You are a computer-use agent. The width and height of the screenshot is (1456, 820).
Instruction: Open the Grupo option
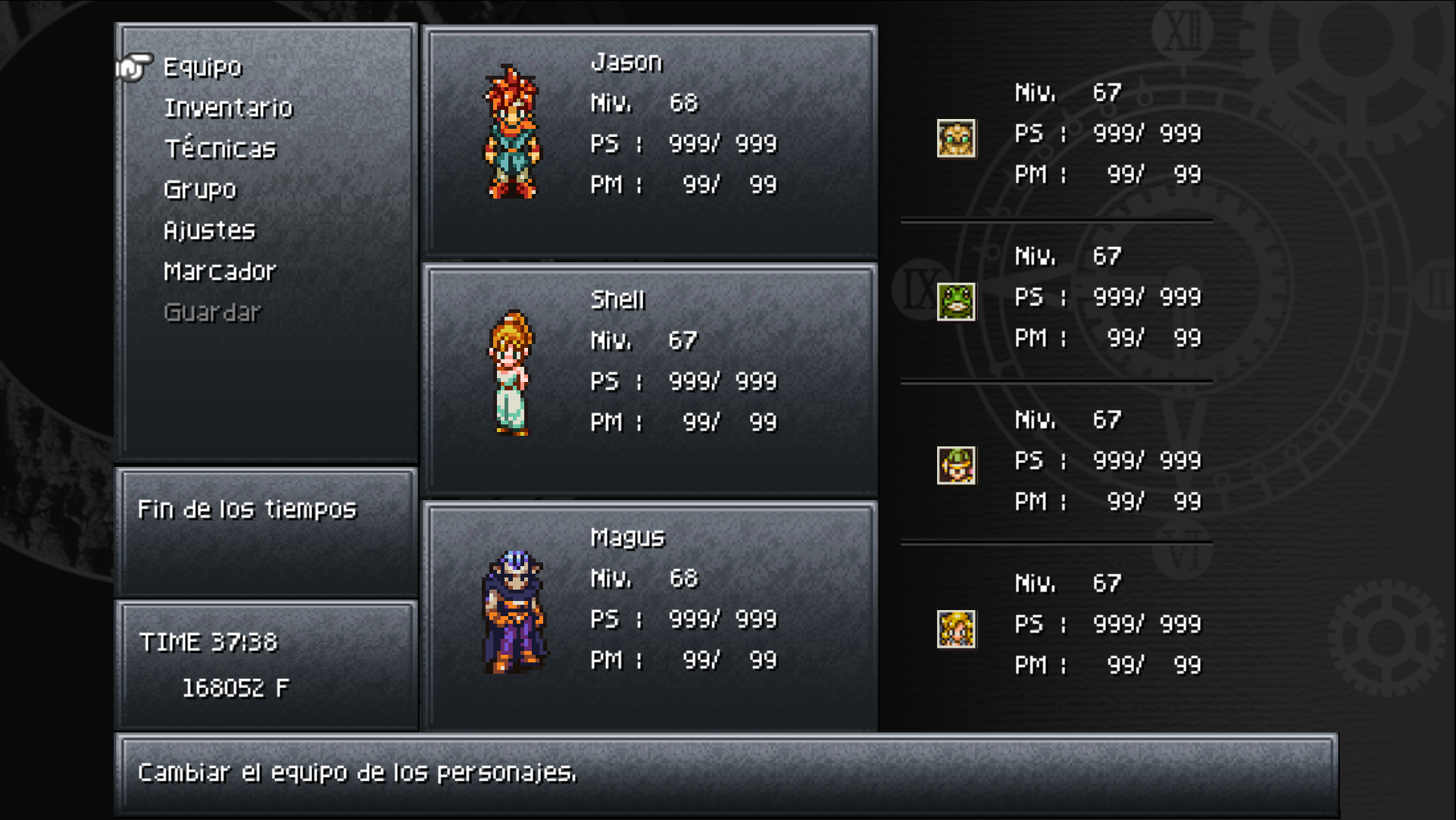(x=199, y=189)
